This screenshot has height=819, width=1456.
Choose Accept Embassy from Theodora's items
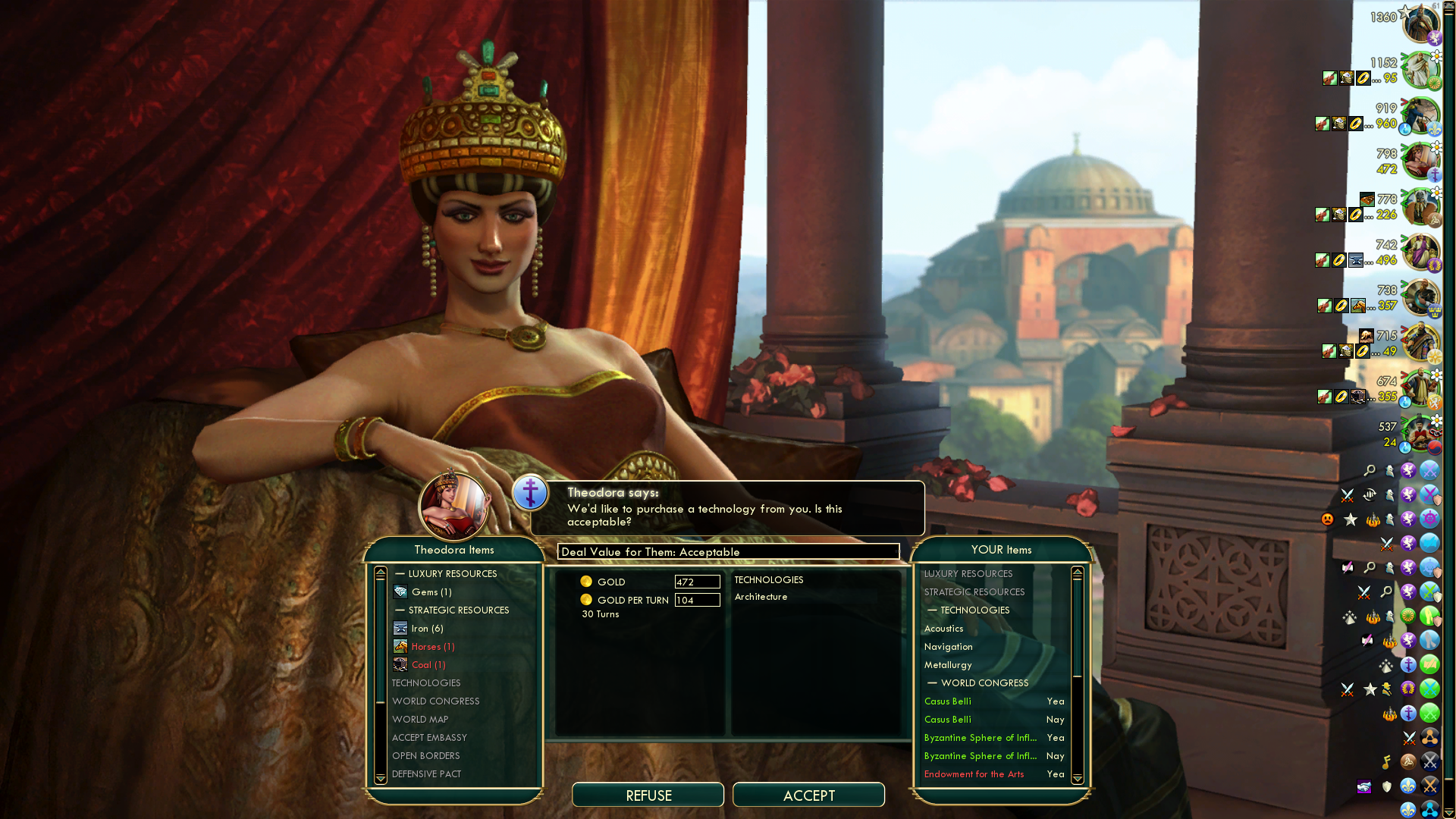coord(429,738)
